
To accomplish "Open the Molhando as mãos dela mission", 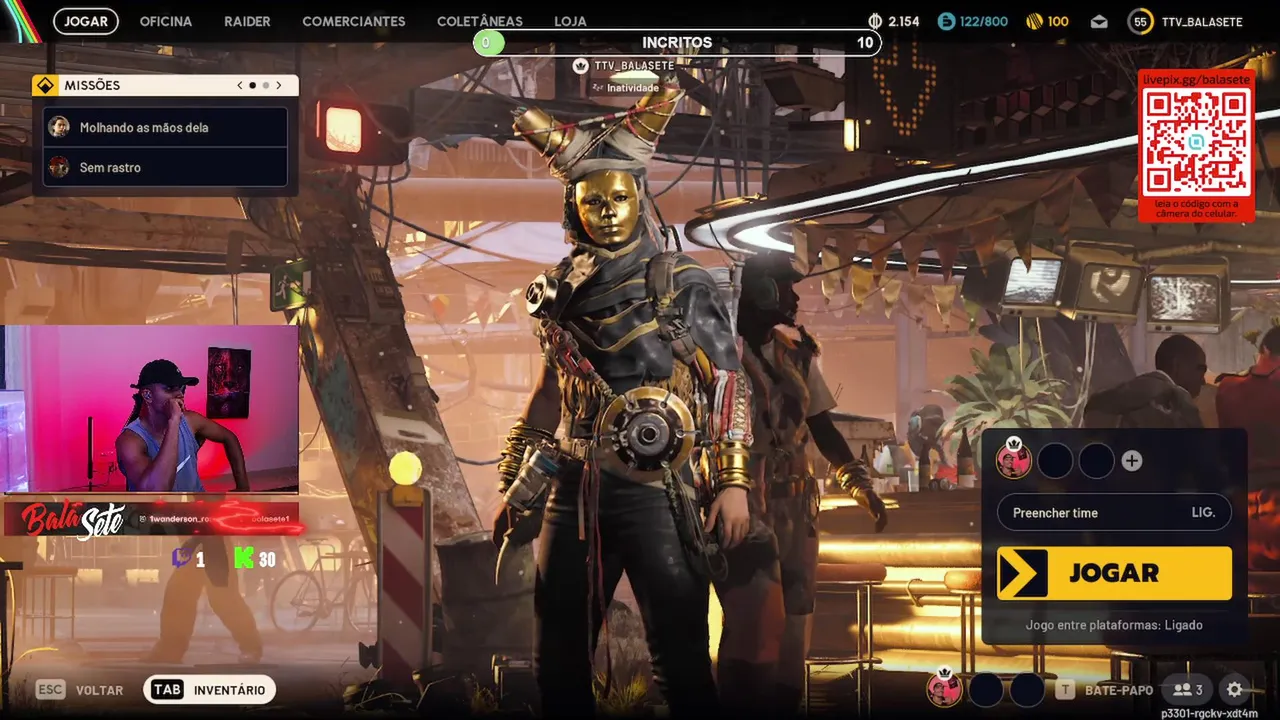I will tap(166, 128).
